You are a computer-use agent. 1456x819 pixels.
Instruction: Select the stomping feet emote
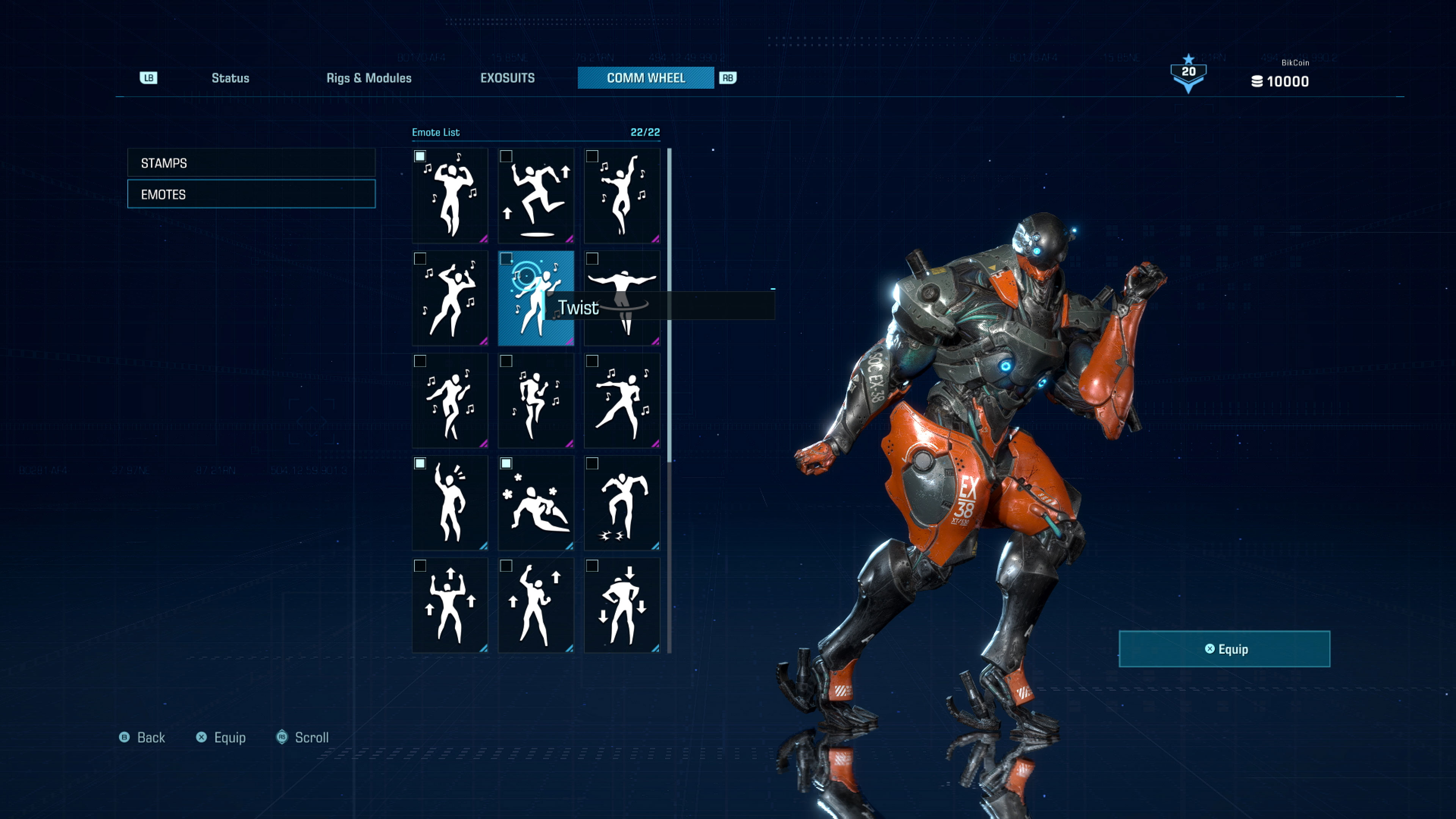622,503
